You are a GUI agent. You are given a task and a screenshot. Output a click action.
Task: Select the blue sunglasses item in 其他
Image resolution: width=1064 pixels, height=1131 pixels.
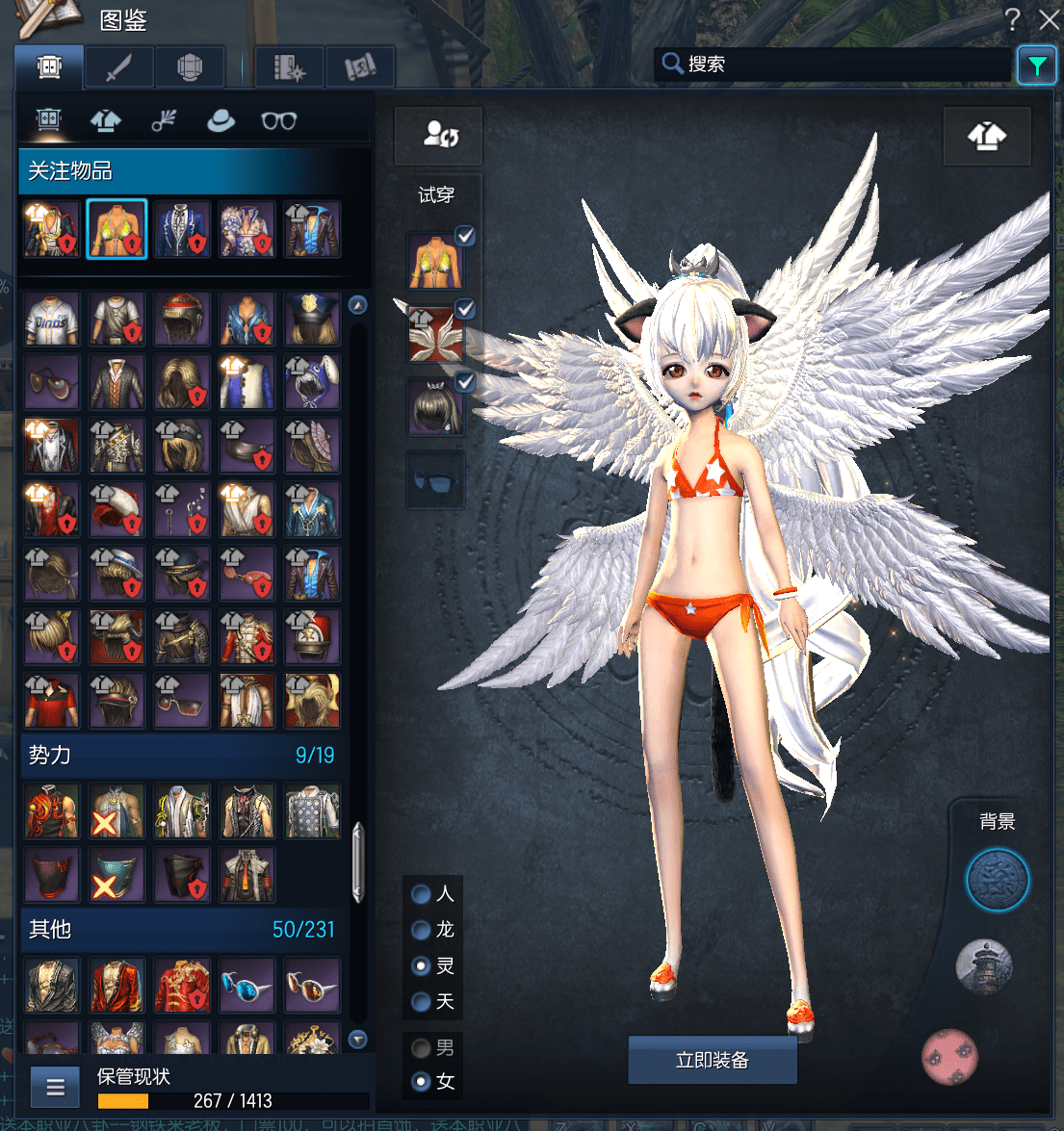tap(247, 985)
